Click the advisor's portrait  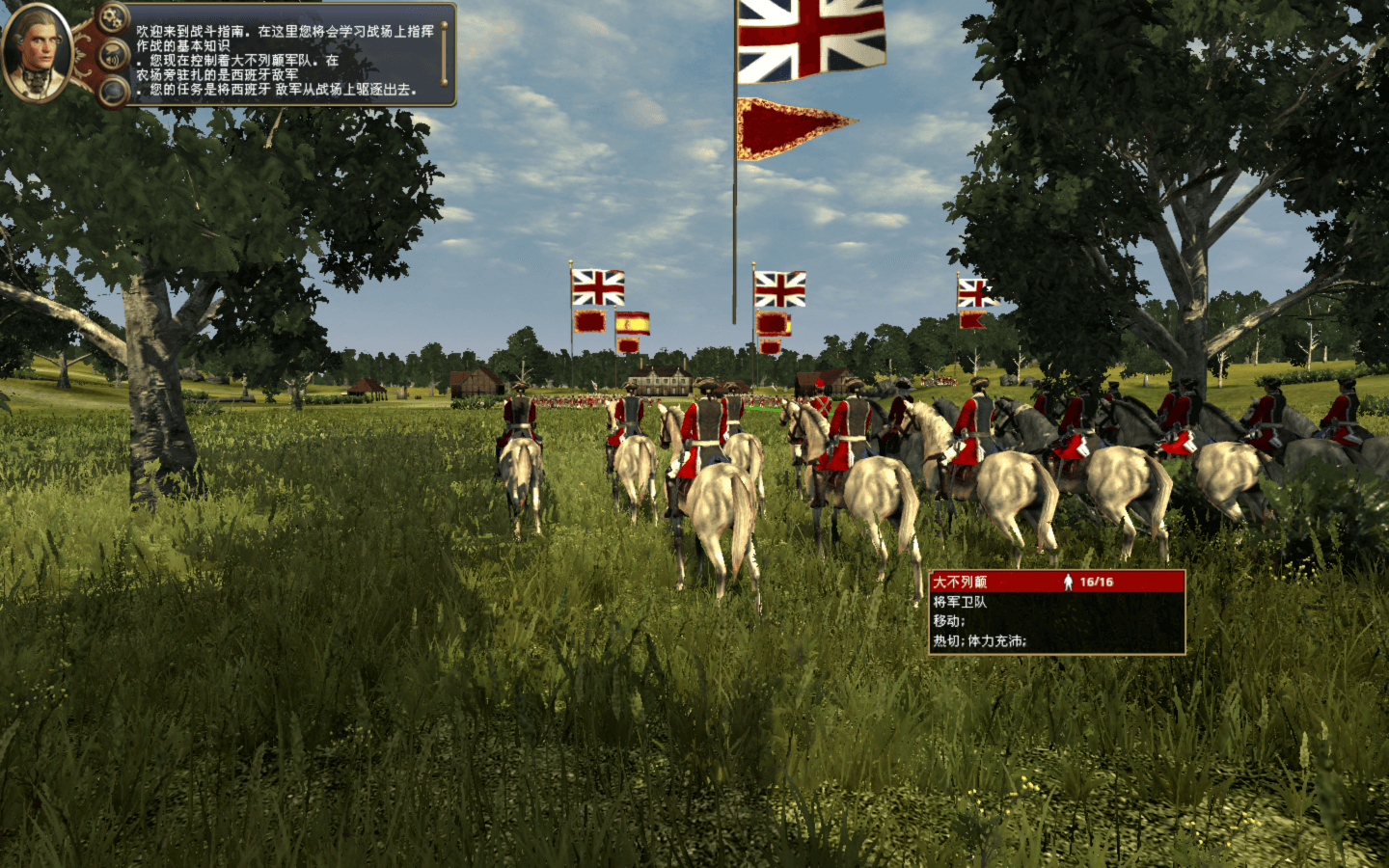pos(37,52)
